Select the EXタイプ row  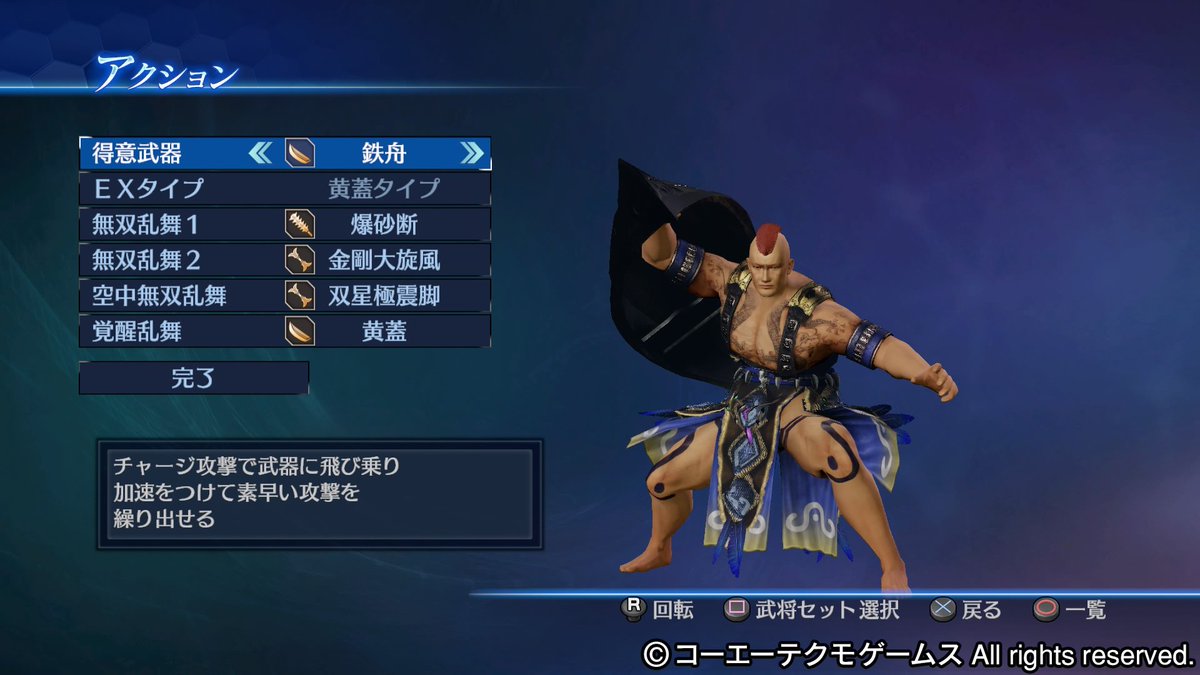pos(284,188)
